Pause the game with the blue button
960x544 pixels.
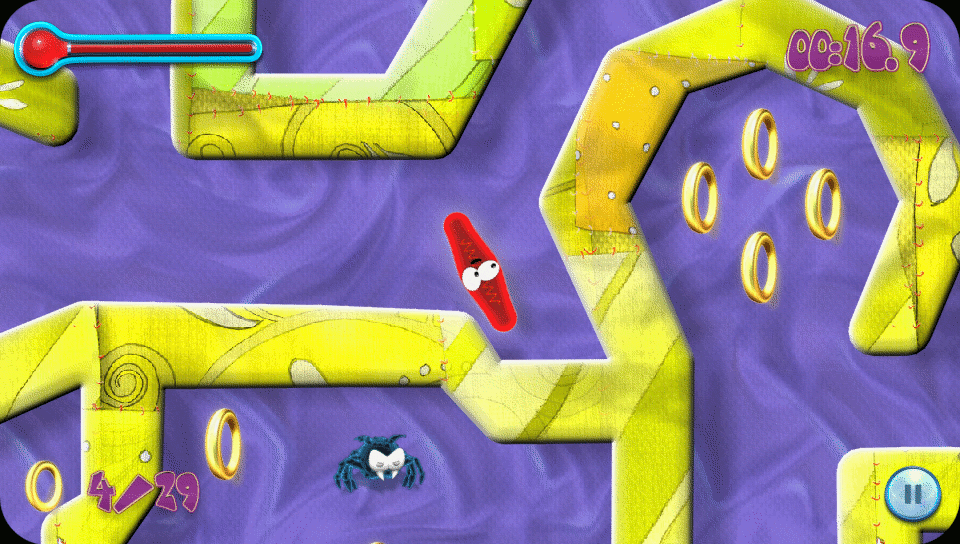pyautogui.click(x=911, y=493)
